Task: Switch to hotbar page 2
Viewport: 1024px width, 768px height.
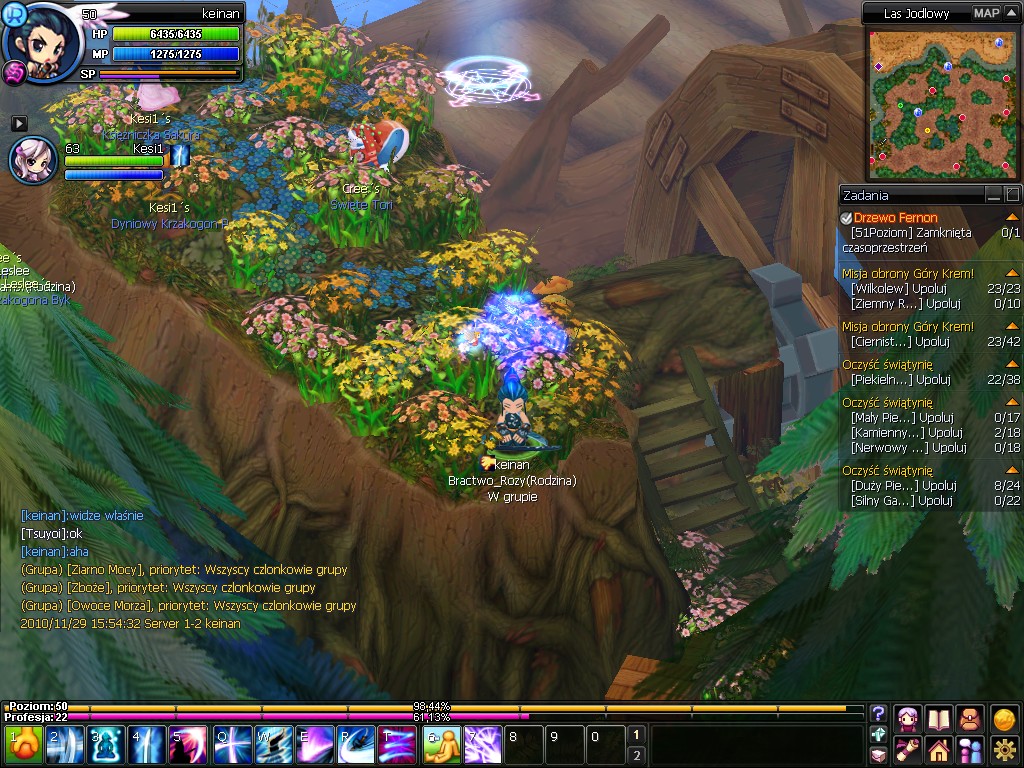Action: point(636,755)
